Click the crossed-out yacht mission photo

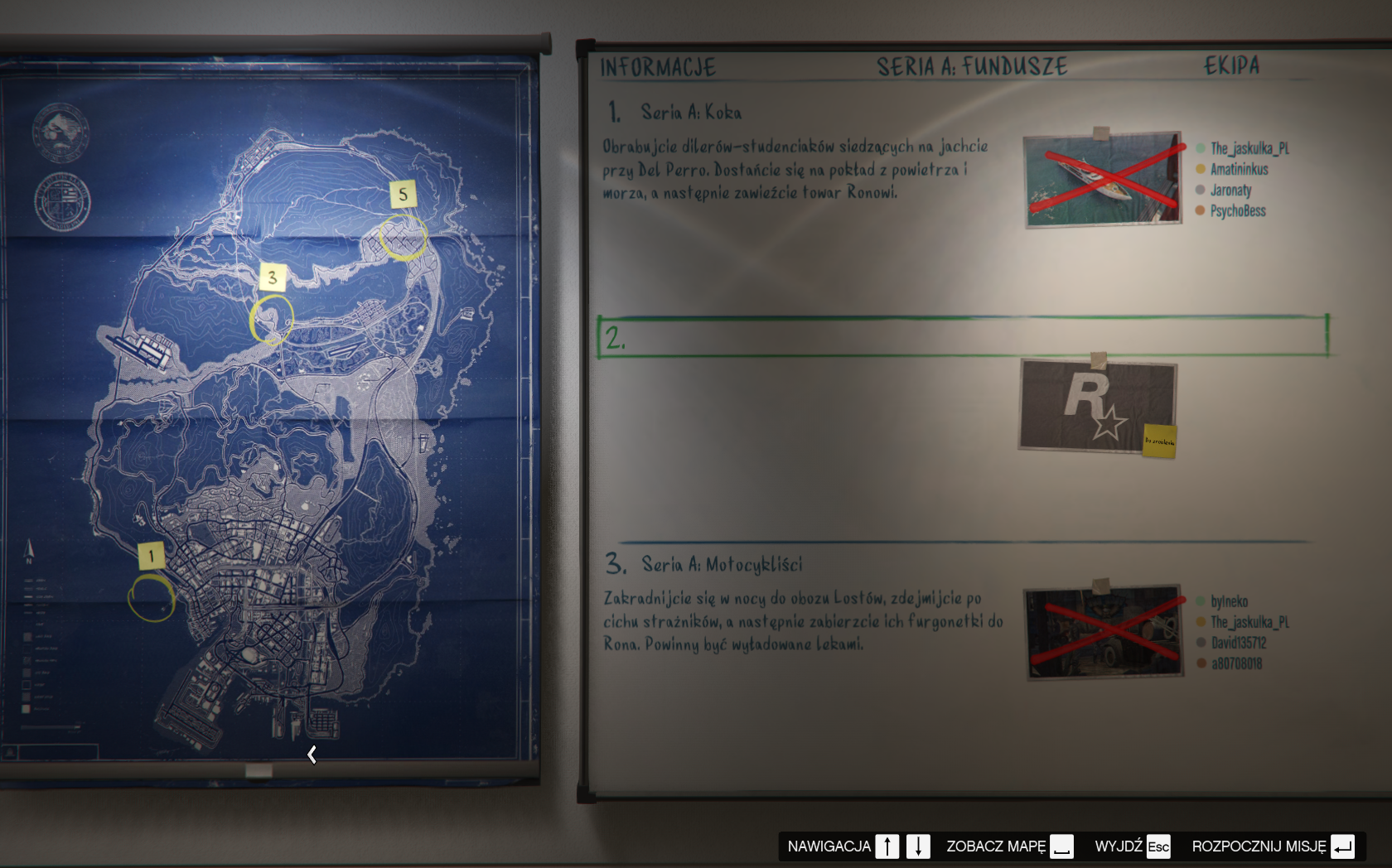tap(1102, 178)
